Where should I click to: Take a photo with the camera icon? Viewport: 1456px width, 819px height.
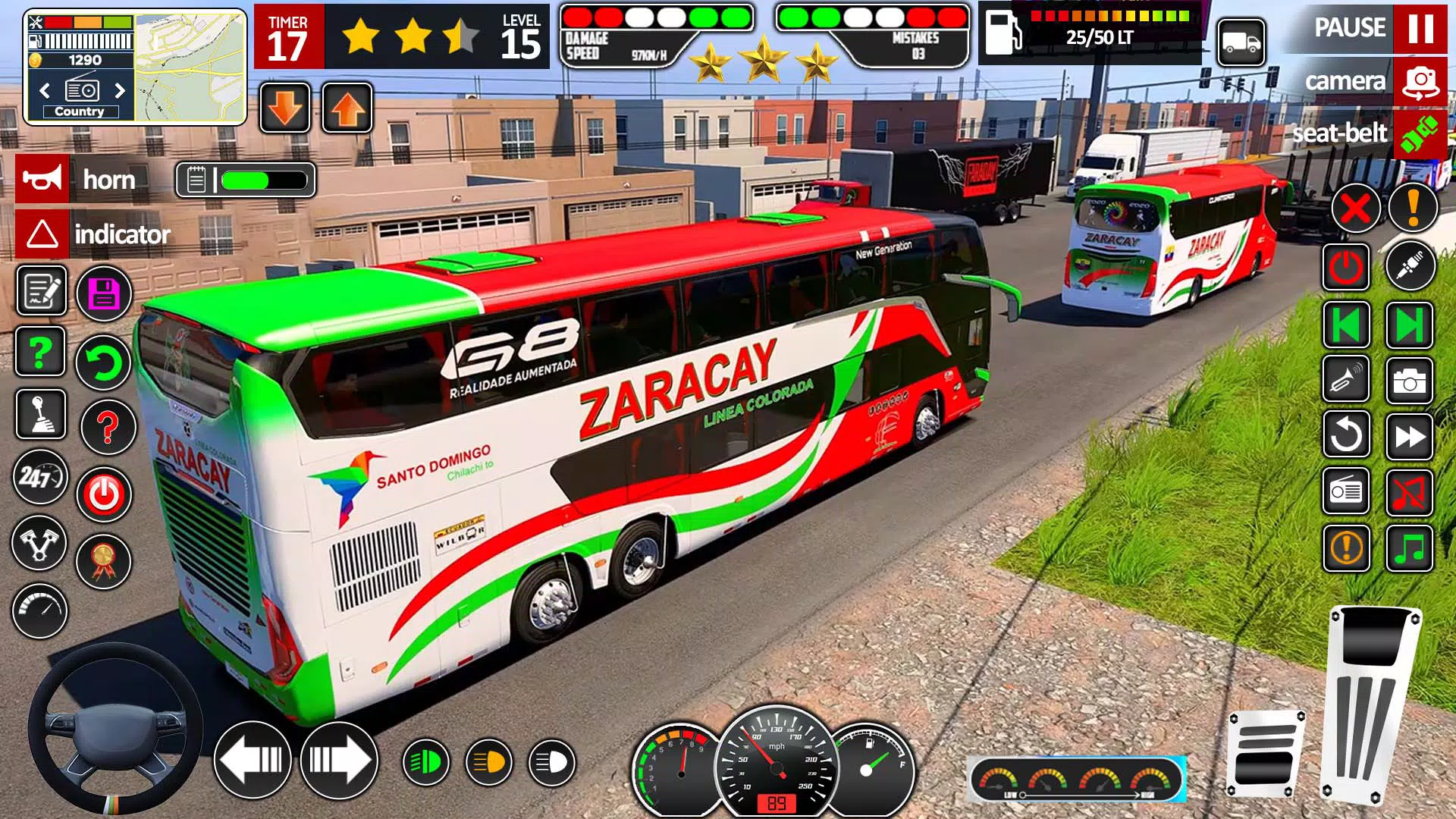coord(1409,381)
